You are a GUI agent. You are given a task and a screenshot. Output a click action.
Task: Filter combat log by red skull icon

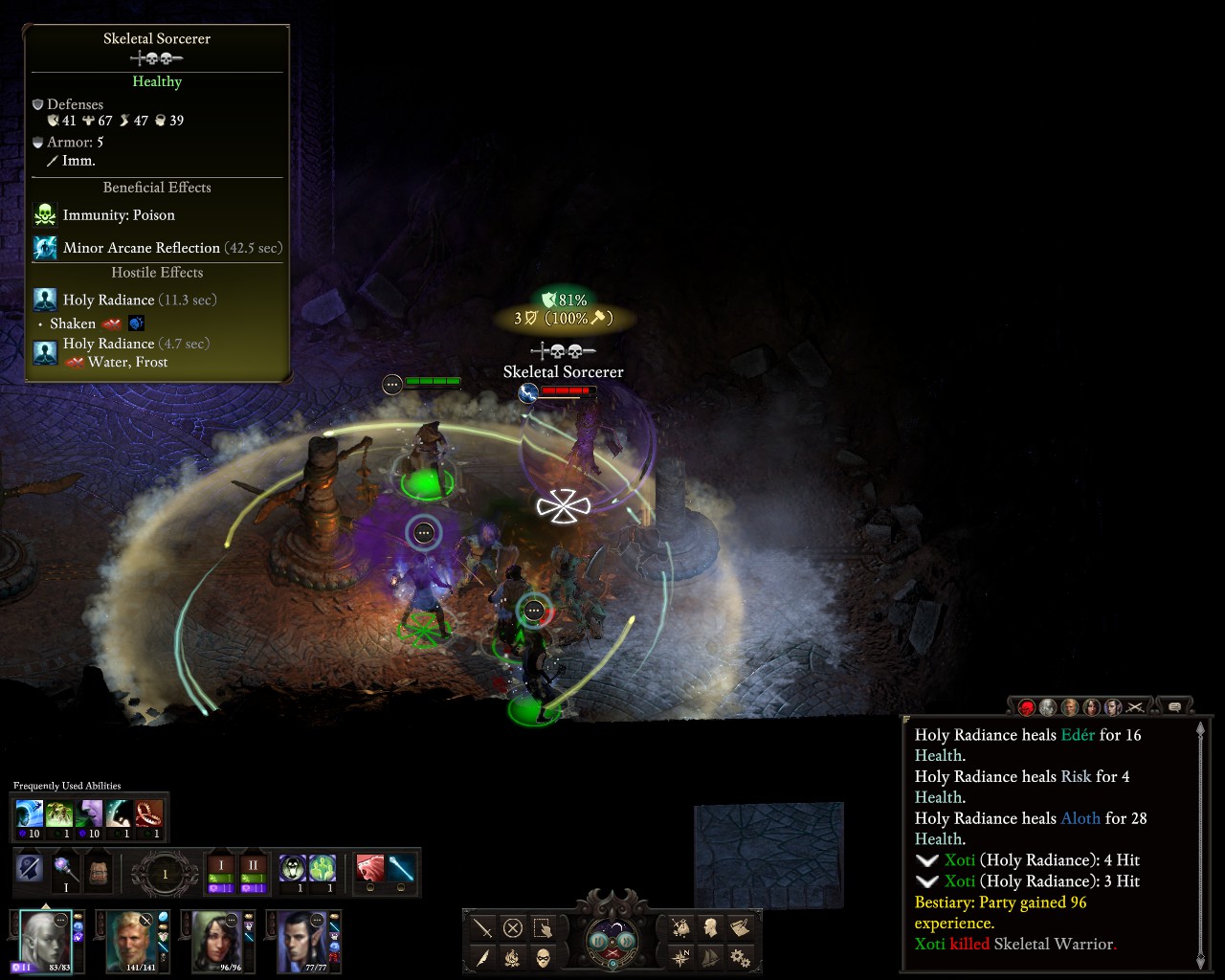[1027, 707]
